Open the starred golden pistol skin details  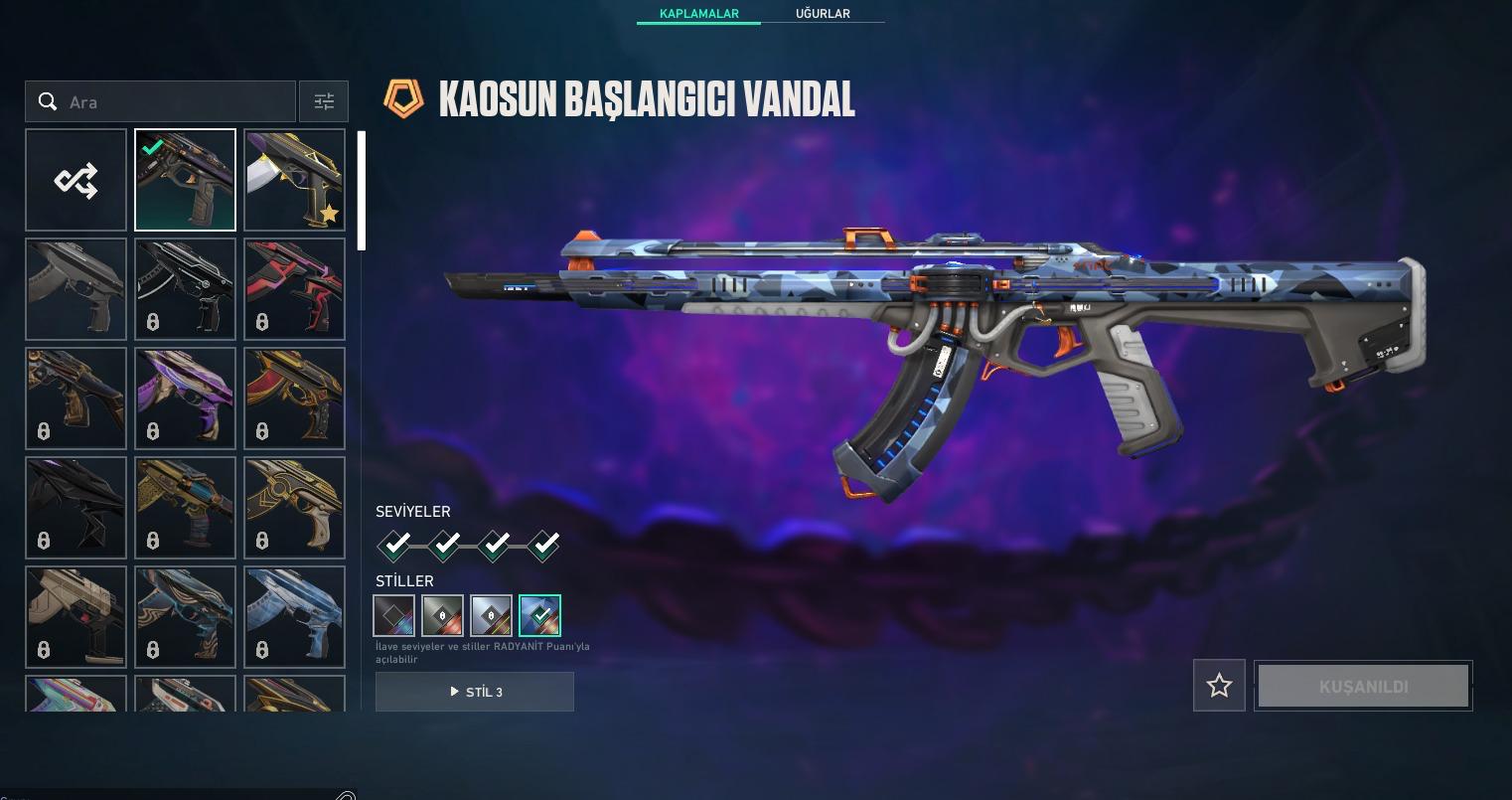tap(294, 180)
